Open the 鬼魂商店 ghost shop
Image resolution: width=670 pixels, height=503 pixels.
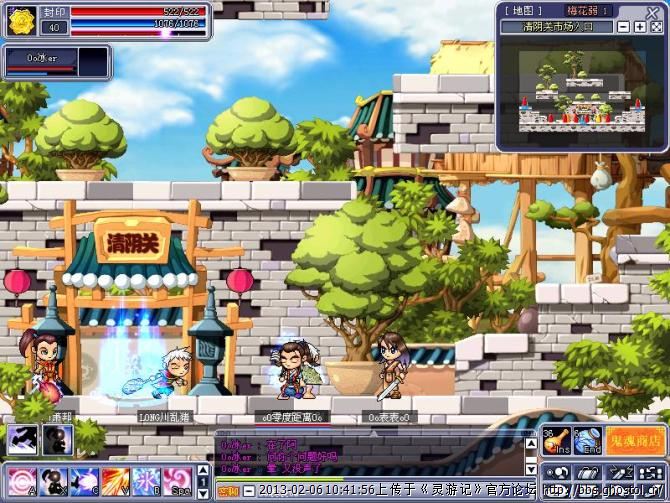(x=635, y=439)
